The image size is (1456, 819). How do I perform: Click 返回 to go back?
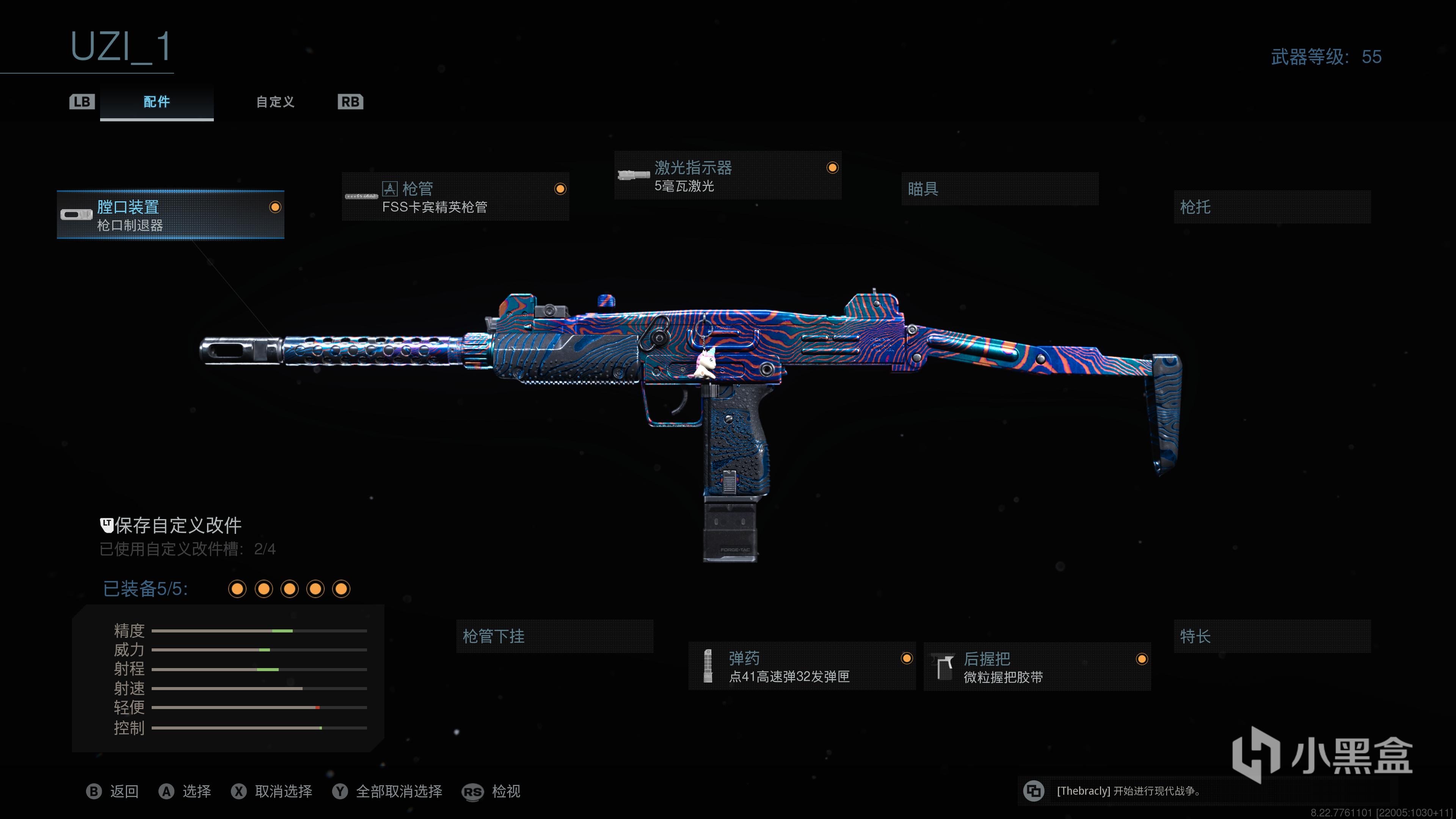pos(124,791)
